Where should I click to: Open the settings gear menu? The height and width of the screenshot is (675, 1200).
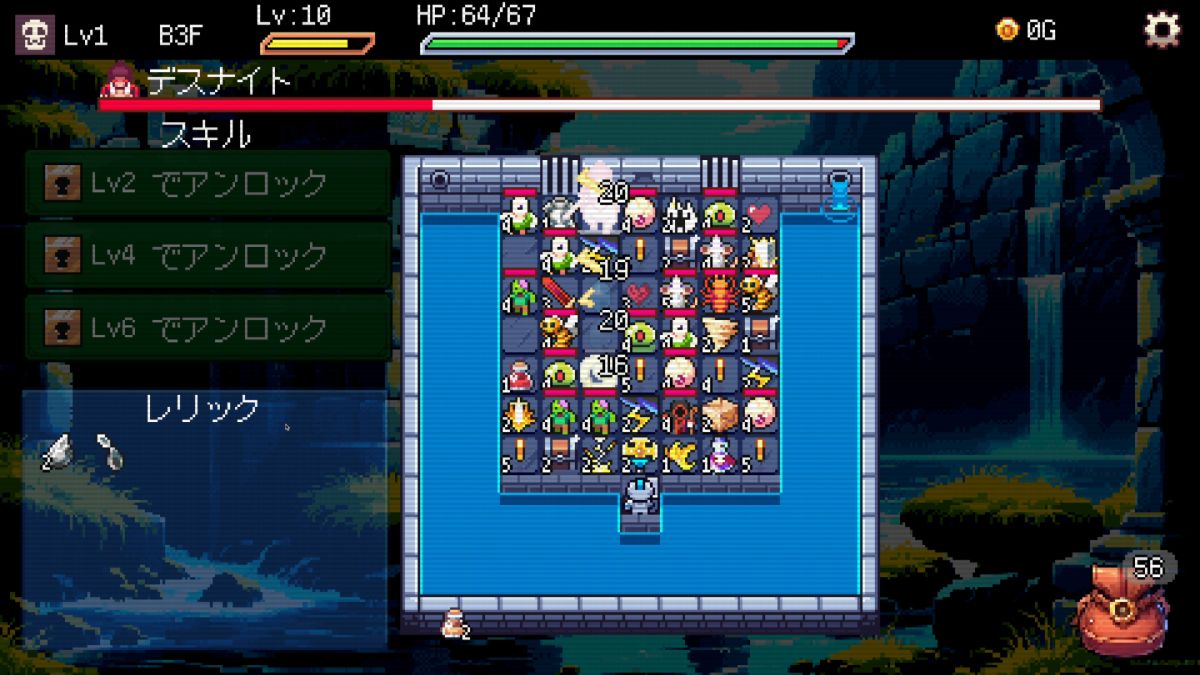tap(1161, 31)
